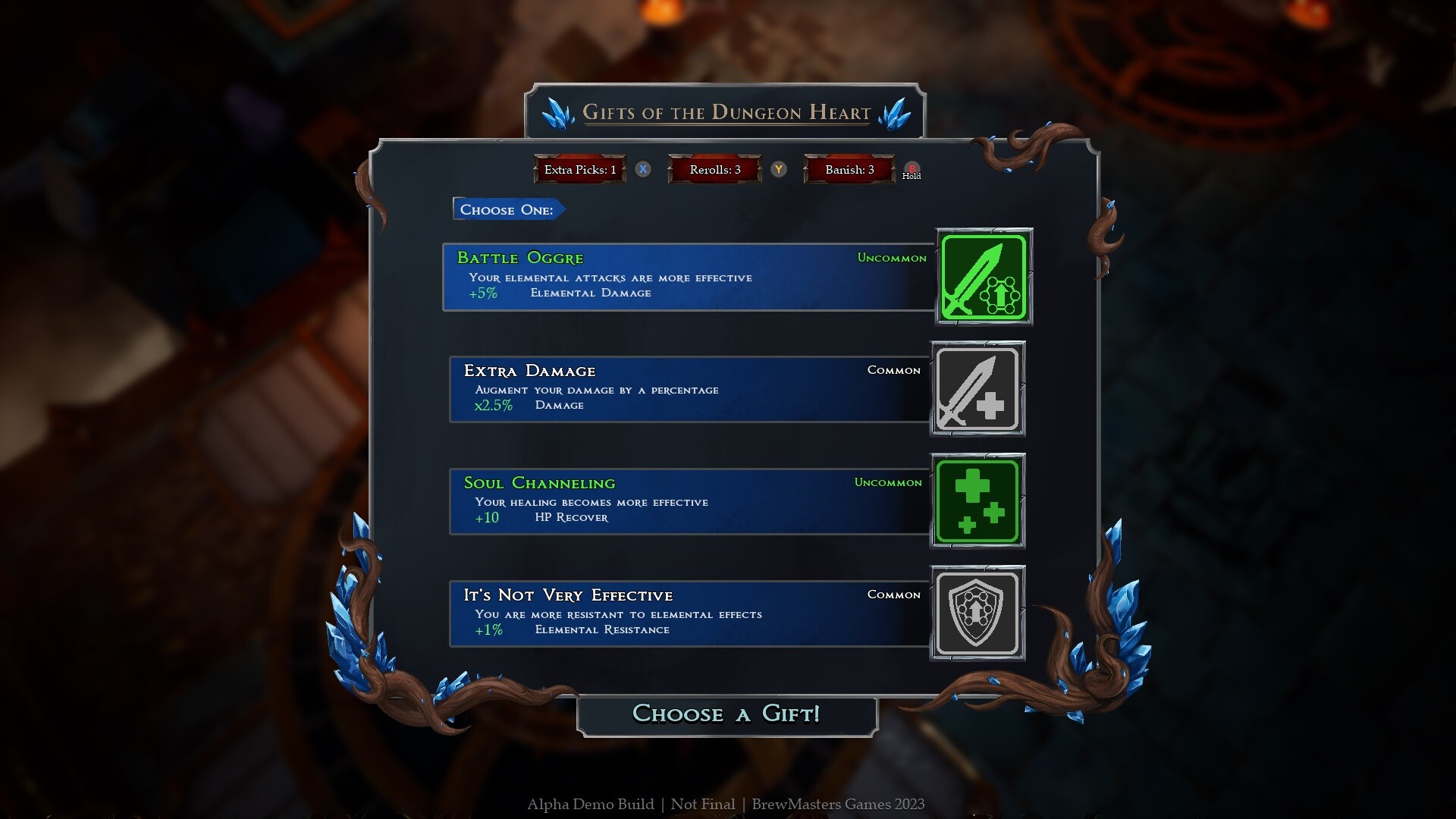
Task: Click the Choose One banner label
Action: pos(507,209)
